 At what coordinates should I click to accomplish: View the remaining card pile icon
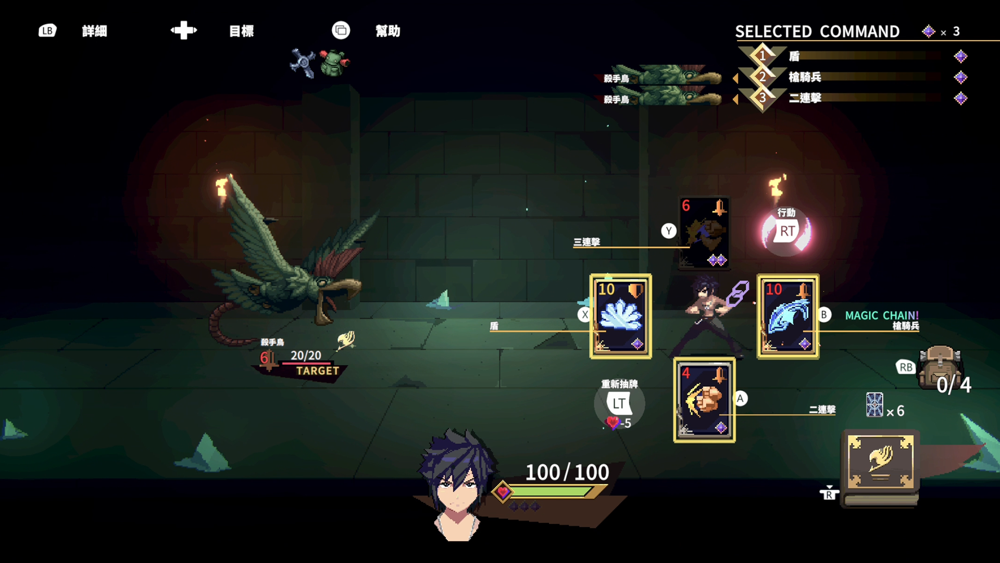pyautogui.click(x=874, y=405)
